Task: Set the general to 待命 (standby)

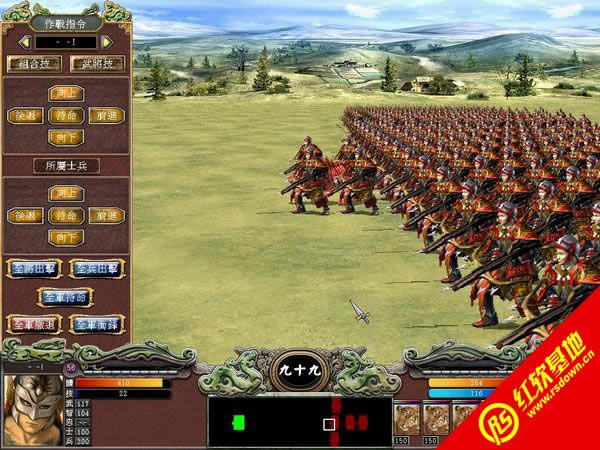Action: [64, 116]
